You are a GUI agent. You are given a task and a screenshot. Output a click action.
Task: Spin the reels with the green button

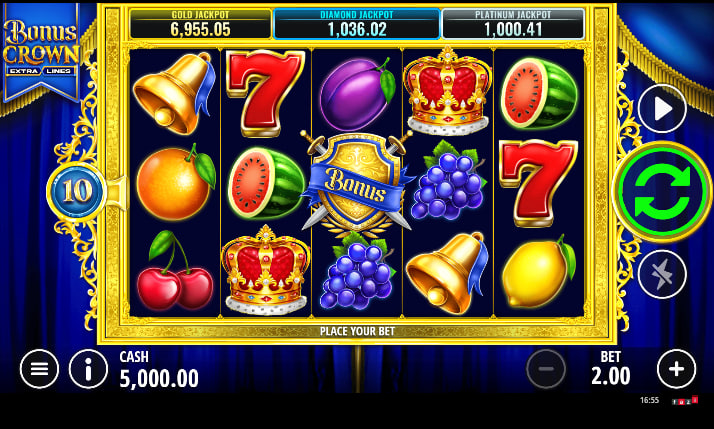coord(661,191)
